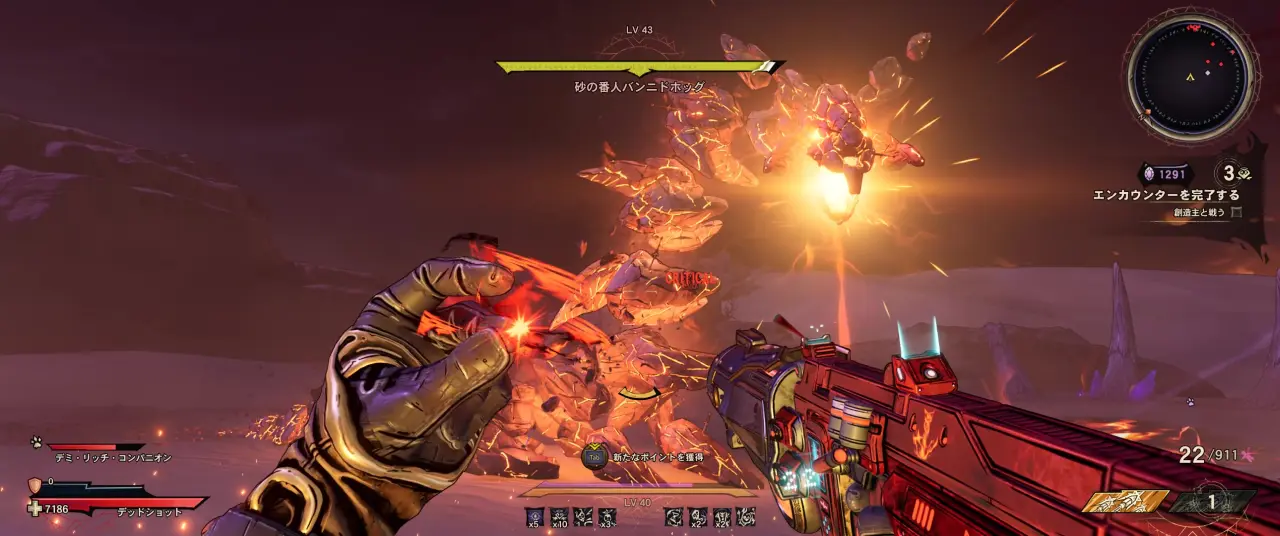Activate the dark slot icon numbered 1

point(1213,501)
